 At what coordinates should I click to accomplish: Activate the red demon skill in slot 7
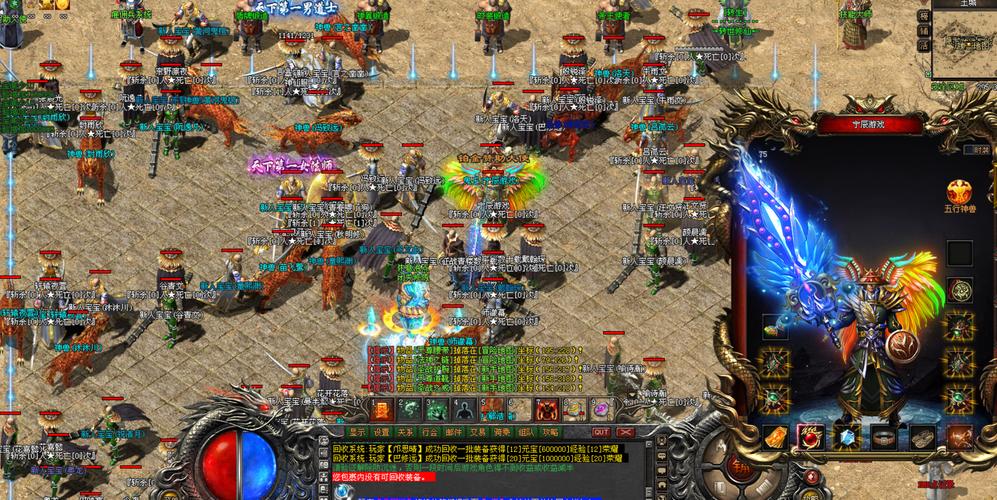coord(546,409)
